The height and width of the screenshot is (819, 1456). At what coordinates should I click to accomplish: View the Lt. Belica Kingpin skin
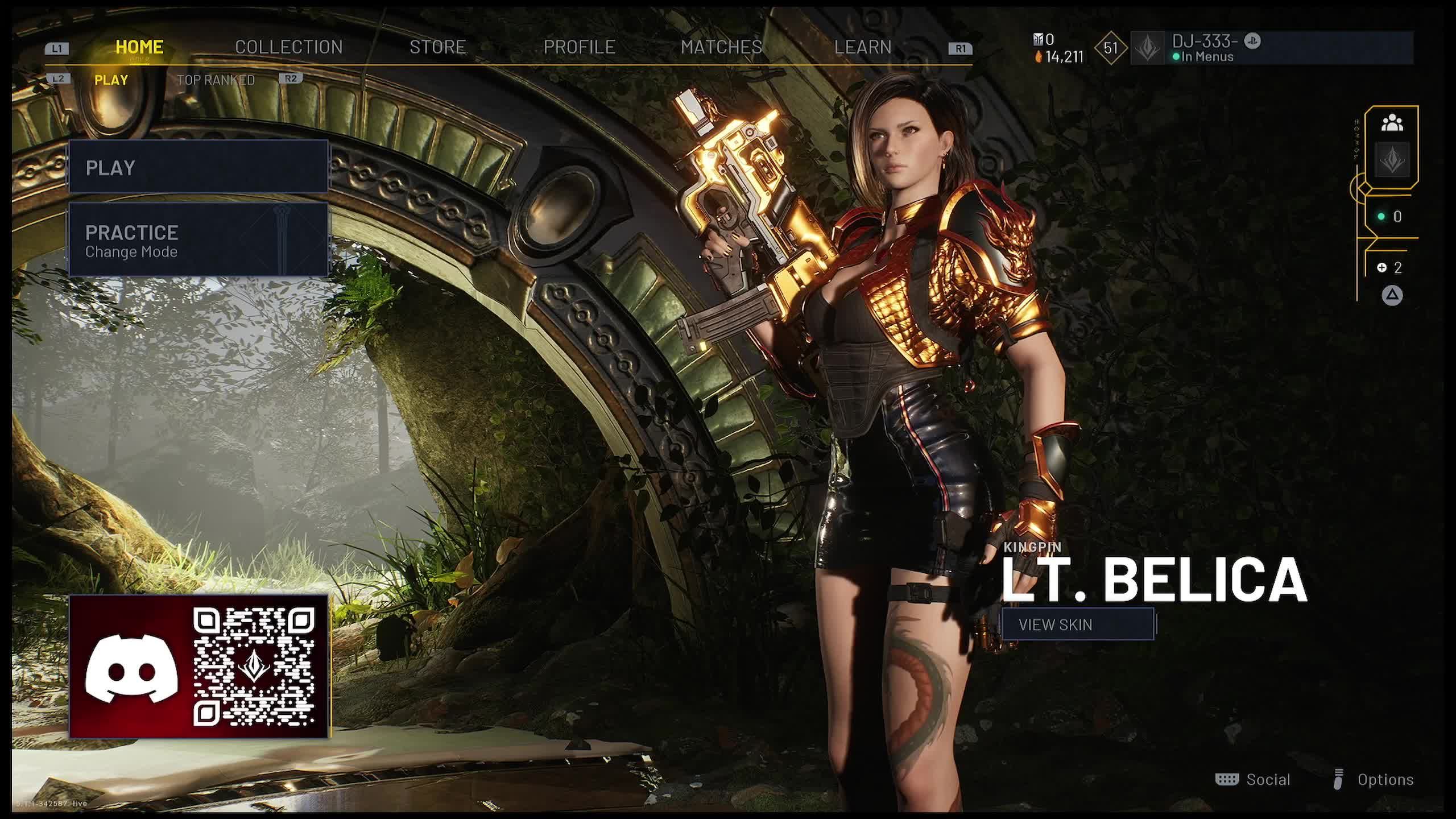(1078, 624)
